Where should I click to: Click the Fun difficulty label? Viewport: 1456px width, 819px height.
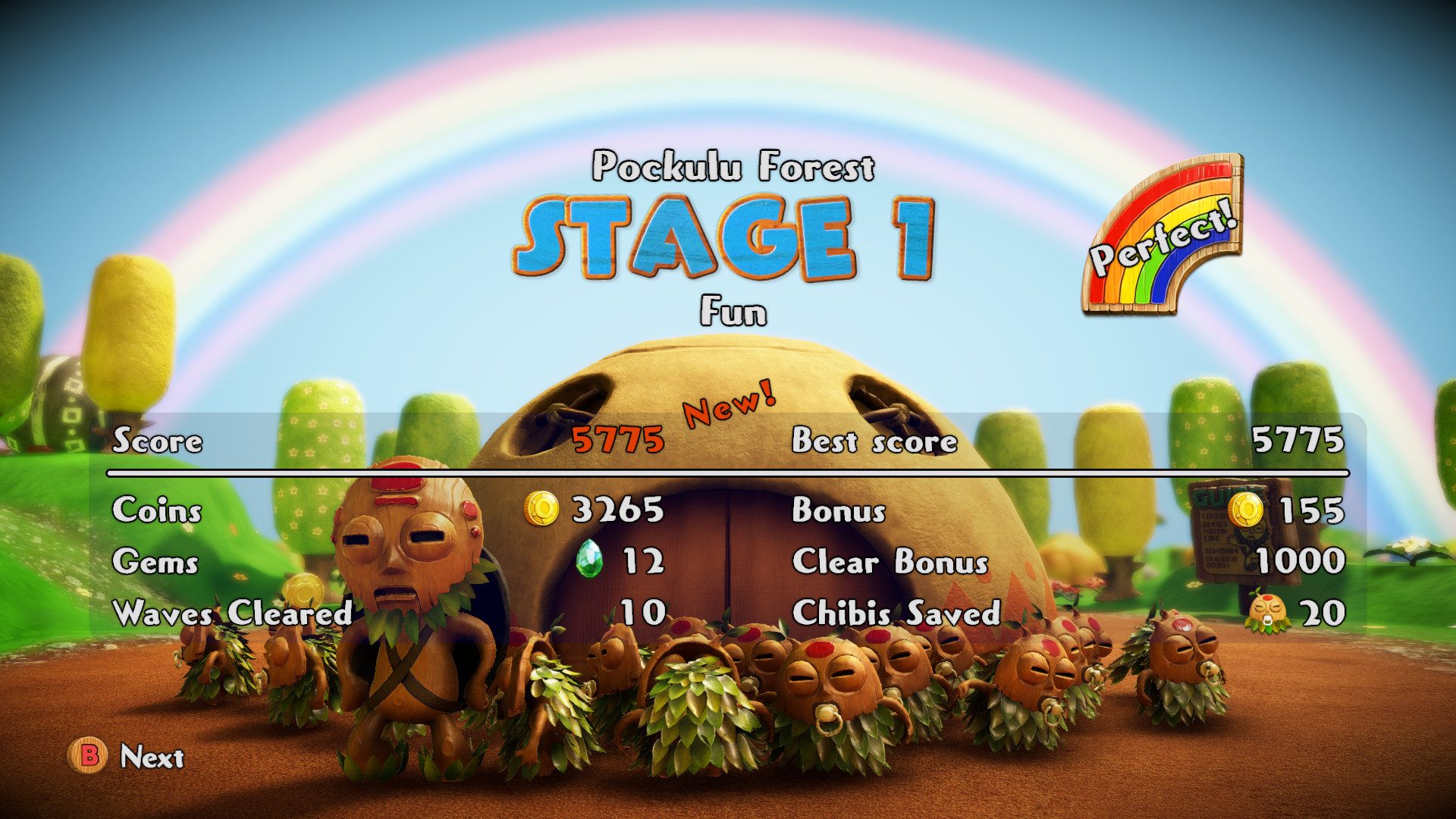732,311
